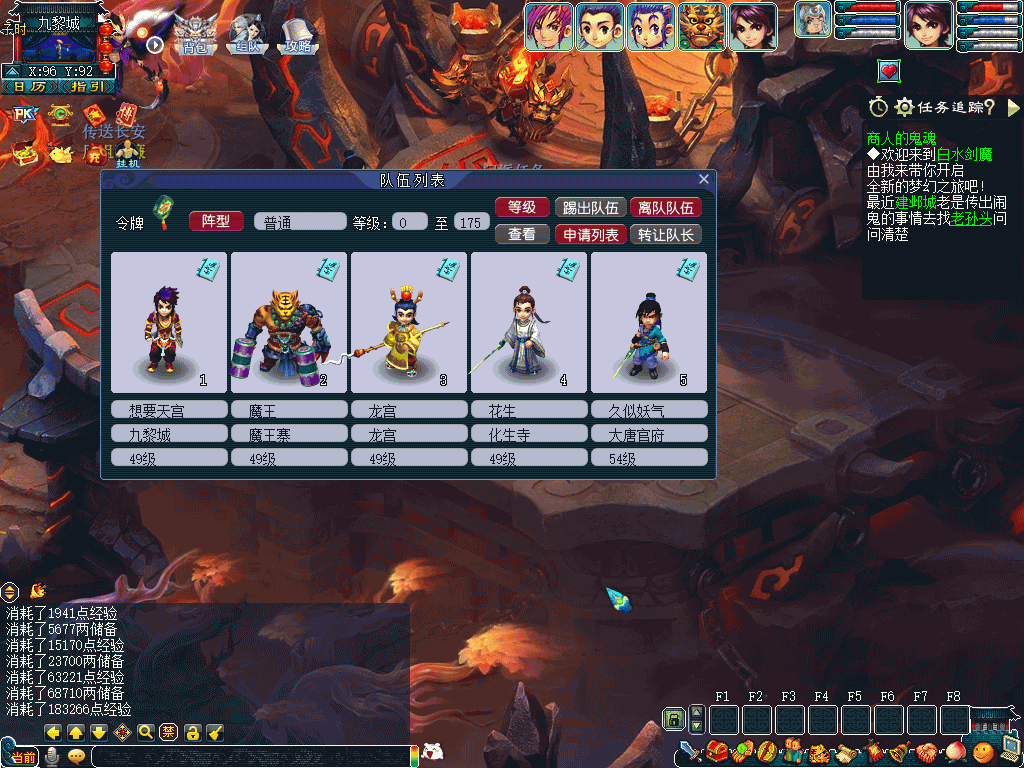Screen dimensions: 1024x768
Task: Transfer leadership with 转让队长
Action: tap(665, 235)
